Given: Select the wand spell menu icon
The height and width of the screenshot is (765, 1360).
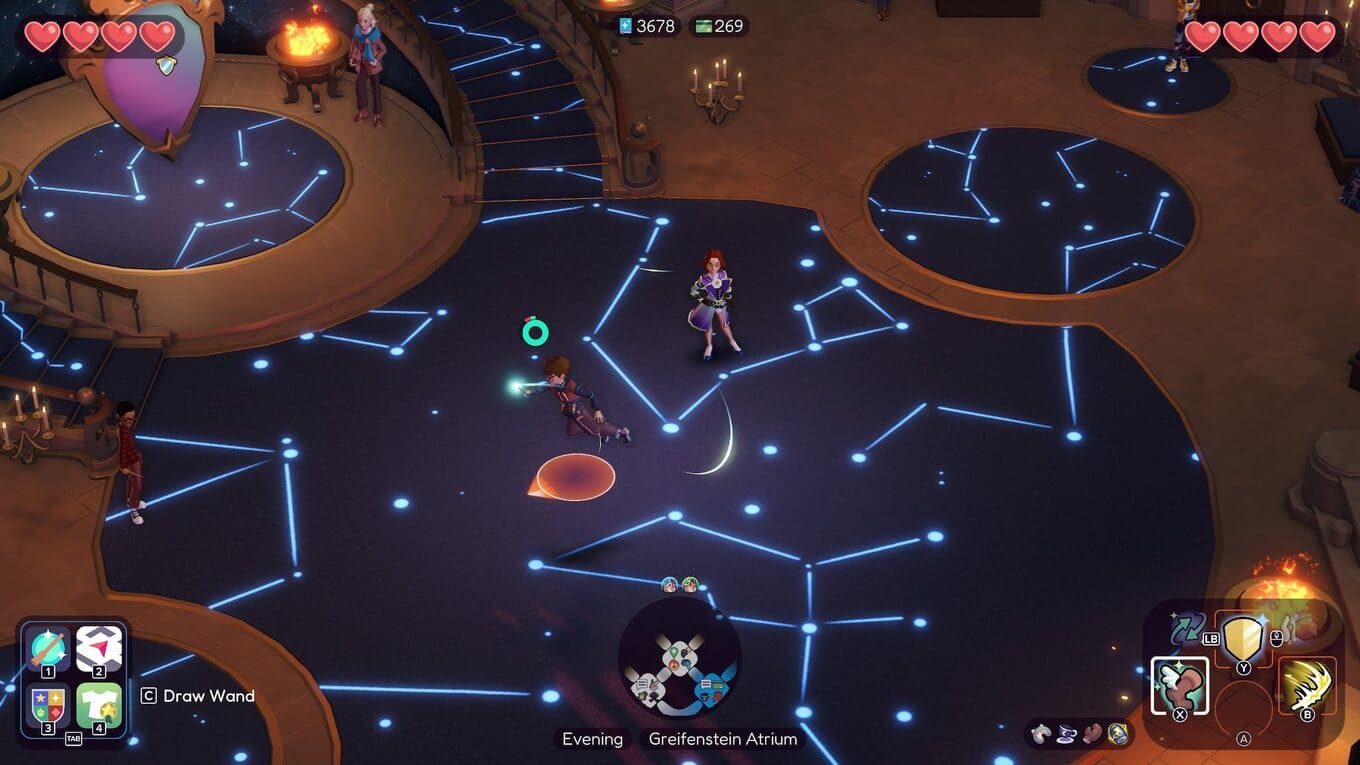Looking at the screenshot, I should [x=49, y=650].
